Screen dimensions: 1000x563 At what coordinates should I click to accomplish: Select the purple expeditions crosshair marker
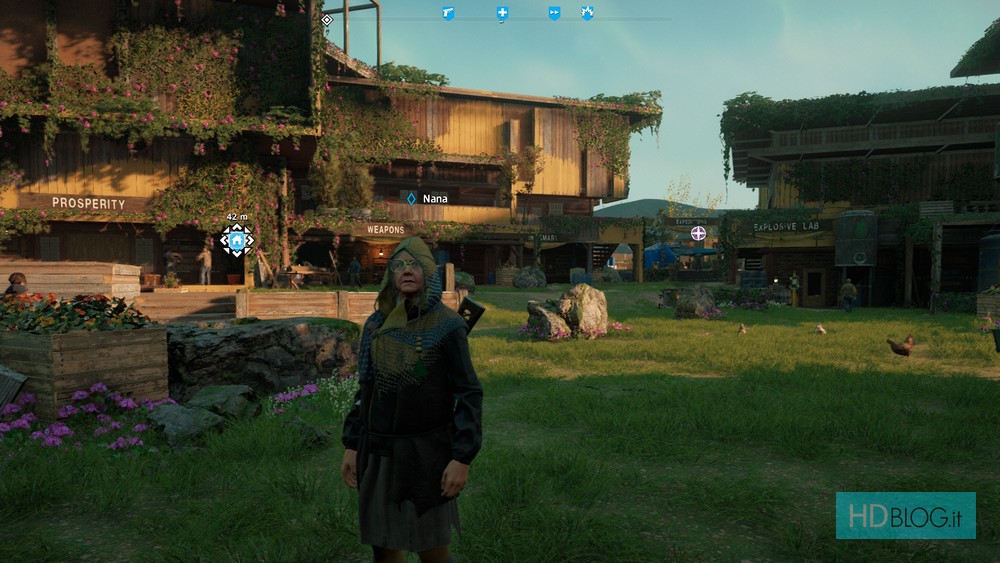pos(698,233)
